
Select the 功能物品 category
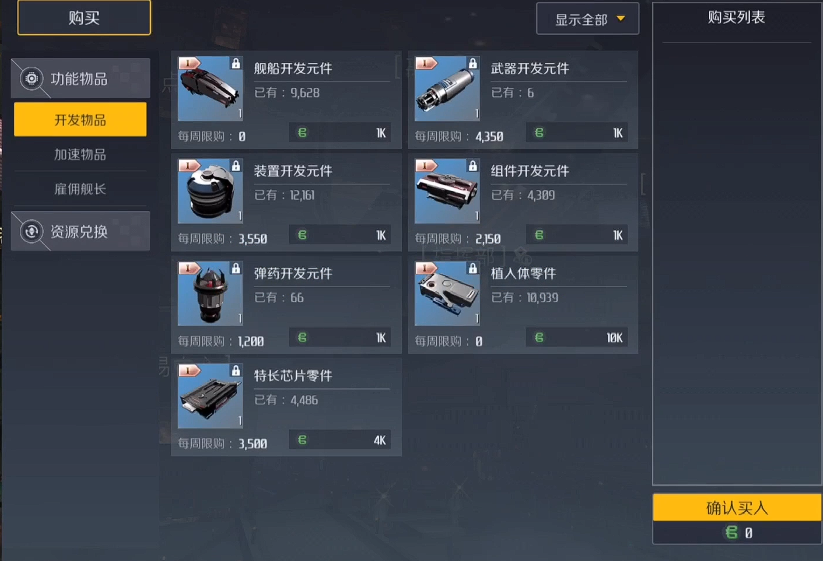80,78
